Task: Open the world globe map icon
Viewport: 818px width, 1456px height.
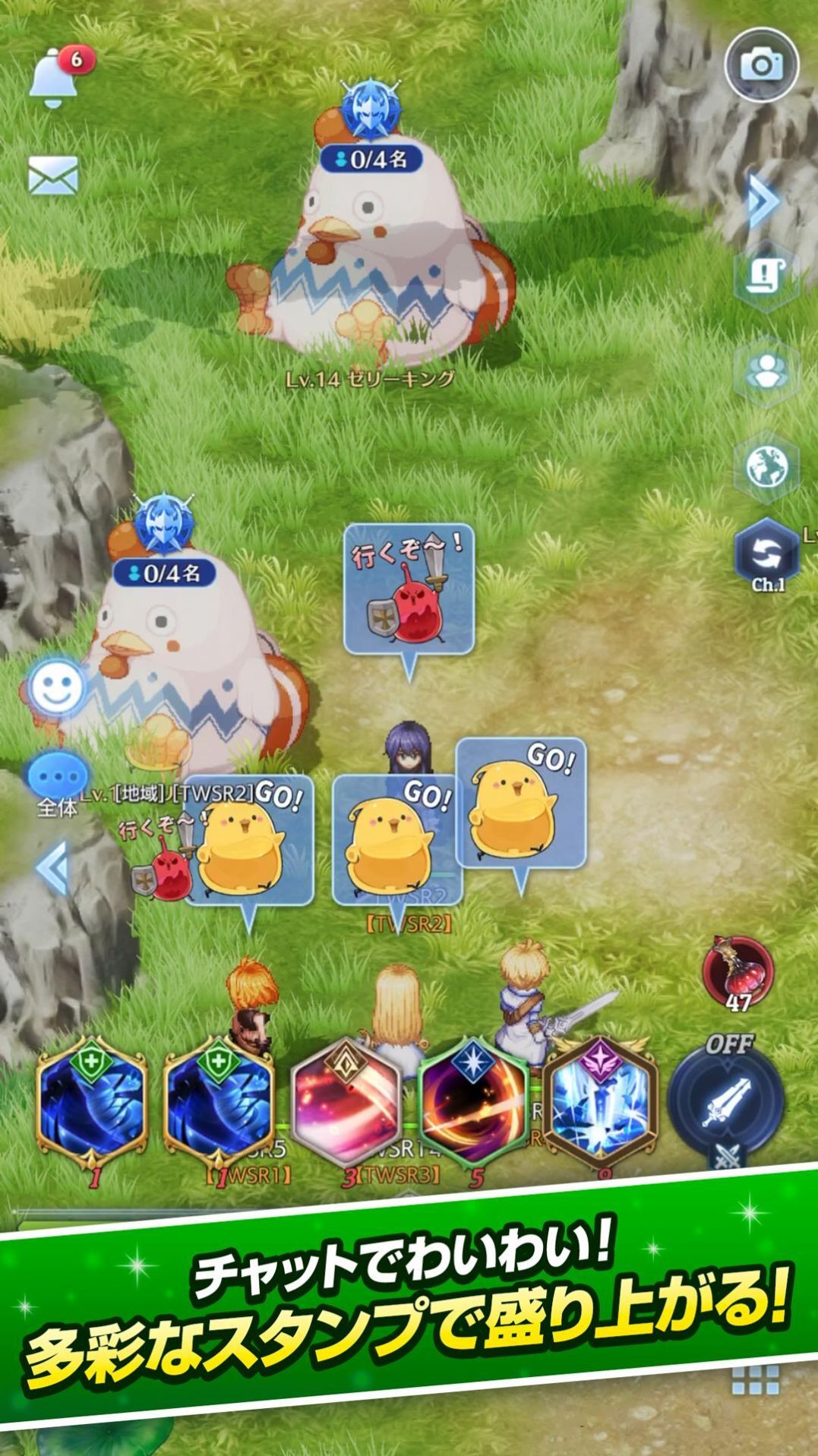Action: (x=766, y=466)
